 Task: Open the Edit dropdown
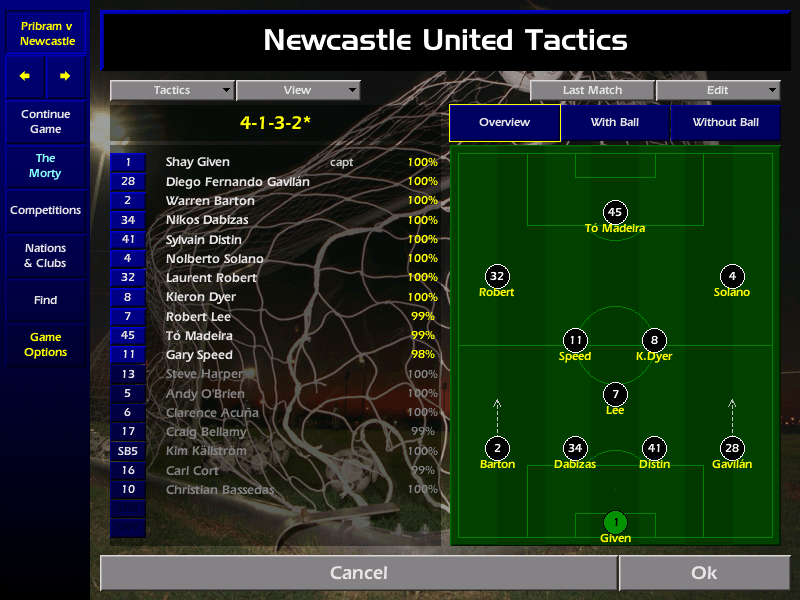pyautogui.click(x=717, y=90)
